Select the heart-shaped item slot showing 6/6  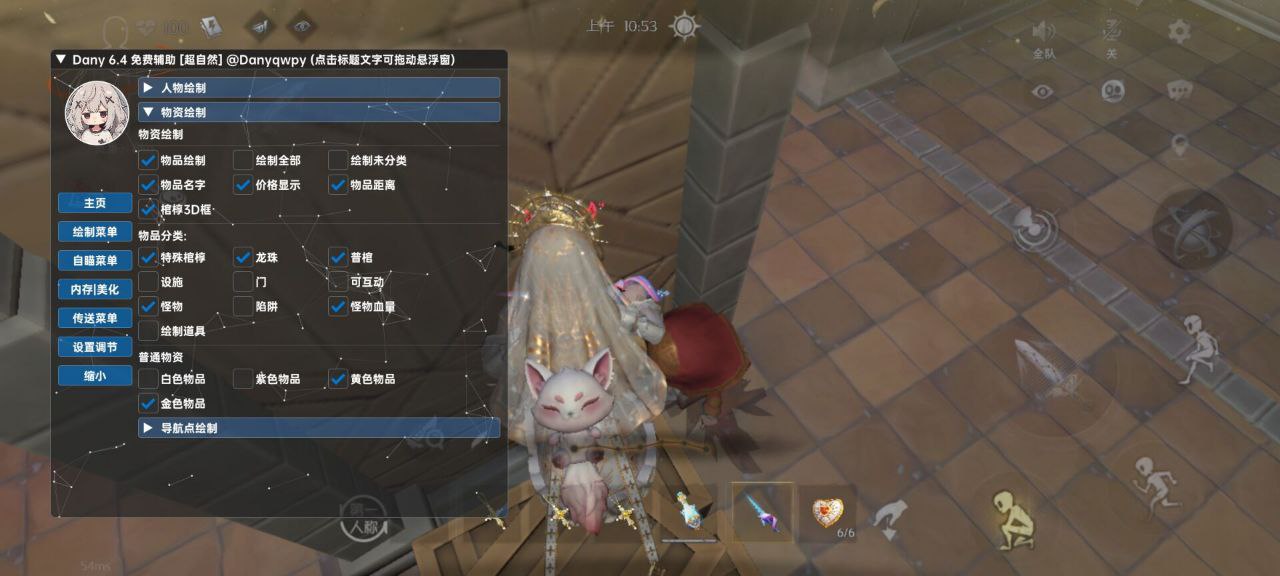click(826, 512)
